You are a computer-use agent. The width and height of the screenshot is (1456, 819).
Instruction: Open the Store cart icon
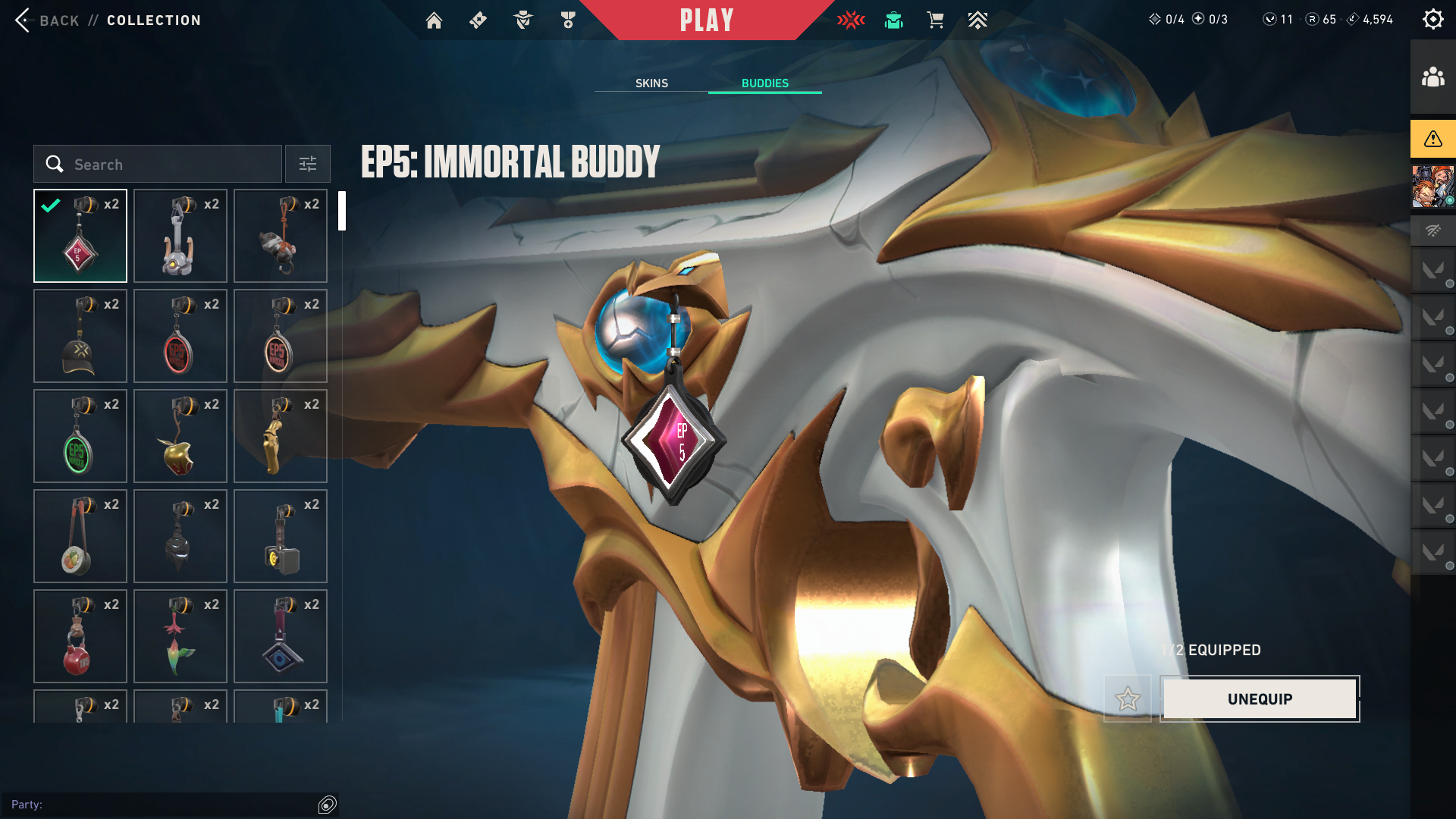coord(935,20)
